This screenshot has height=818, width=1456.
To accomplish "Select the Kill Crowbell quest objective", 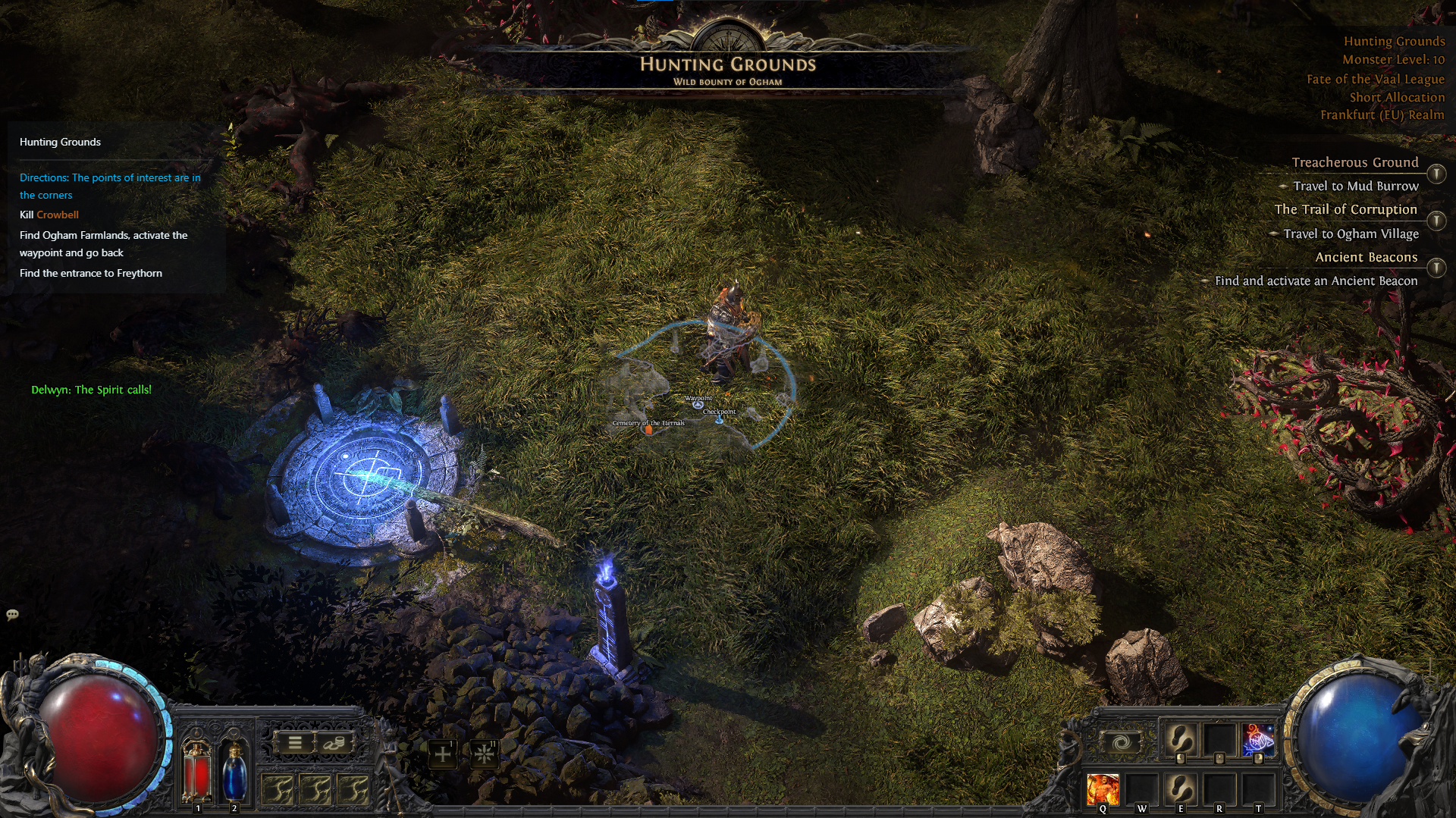I will pos(49,215).
